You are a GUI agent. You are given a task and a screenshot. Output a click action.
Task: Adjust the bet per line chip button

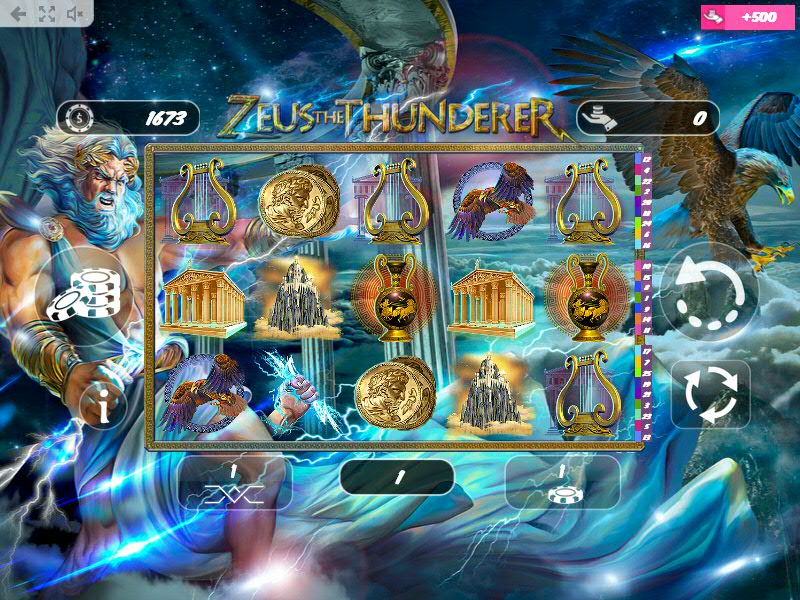coord(563,483)
